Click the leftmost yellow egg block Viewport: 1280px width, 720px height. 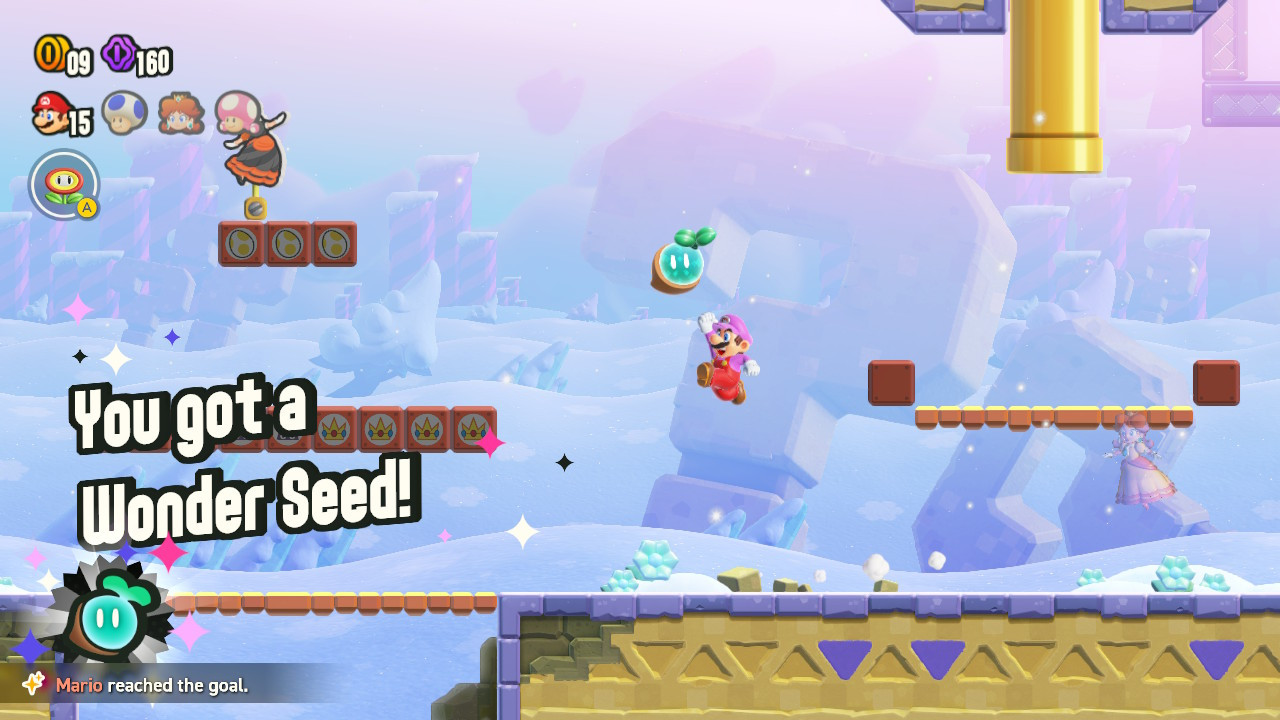[239, 241]
